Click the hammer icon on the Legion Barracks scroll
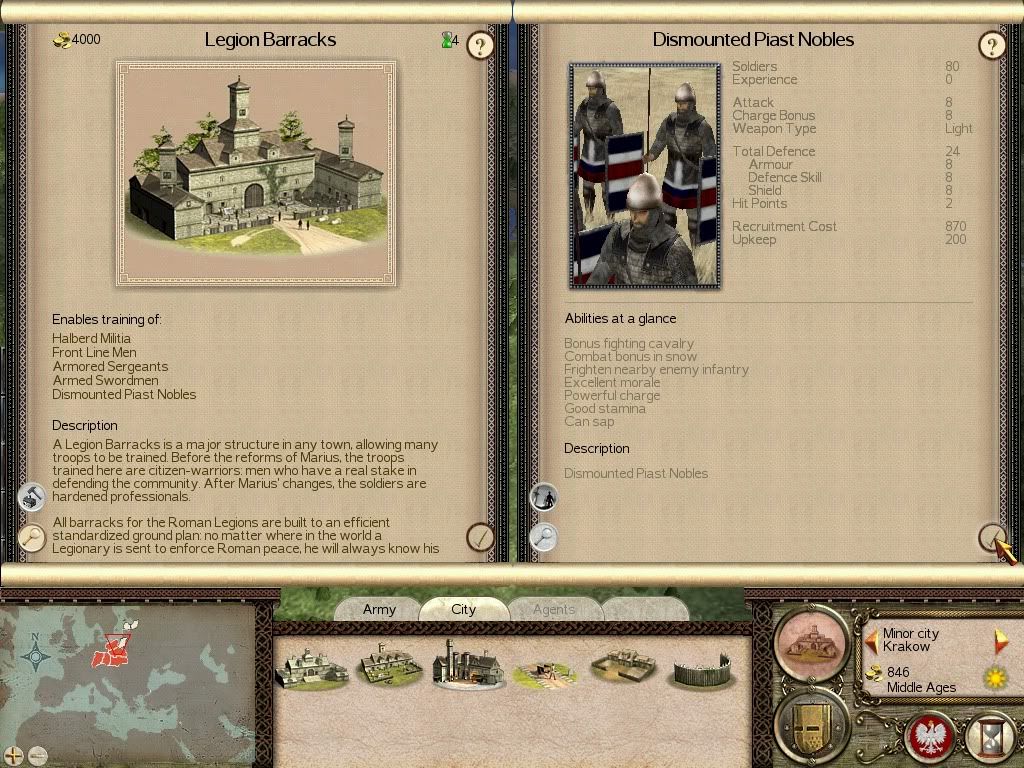 coord(33,497)
